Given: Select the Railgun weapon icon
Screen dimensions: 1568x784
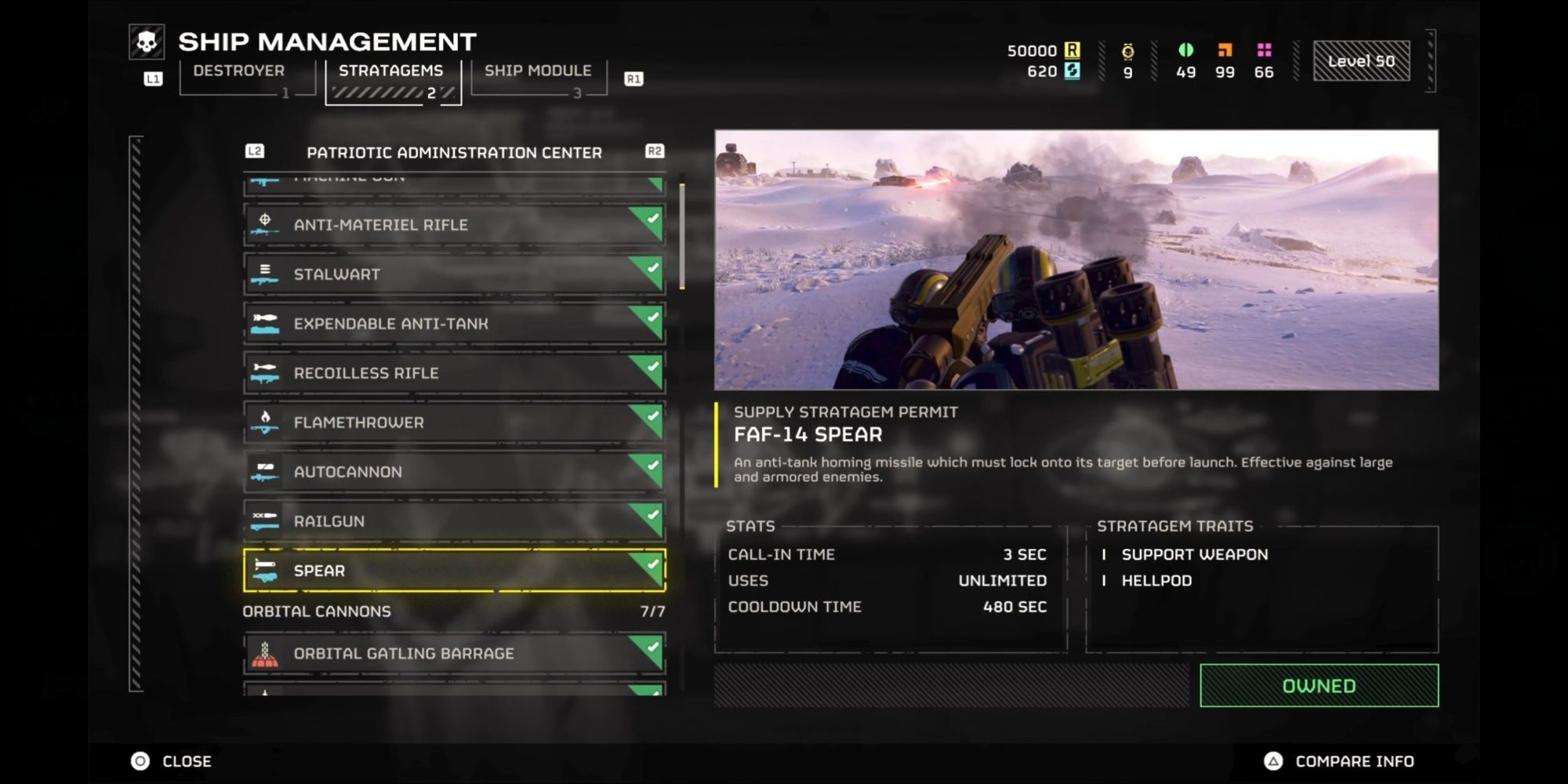Looking at the screenshot, I should [x=266, y=521].
